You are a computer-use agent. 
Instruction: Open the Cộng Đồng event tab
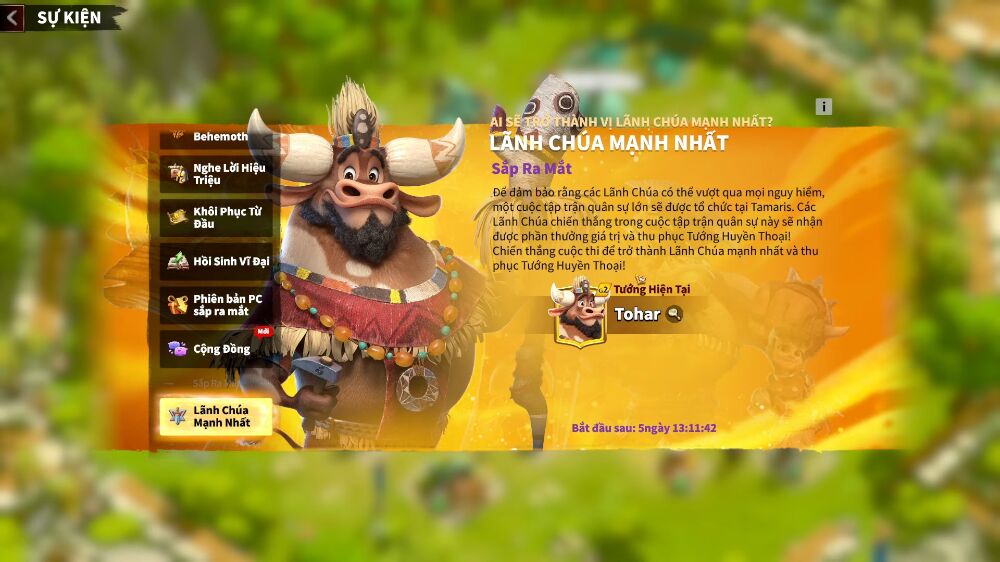pyautogui.click(x=215, y=348)
